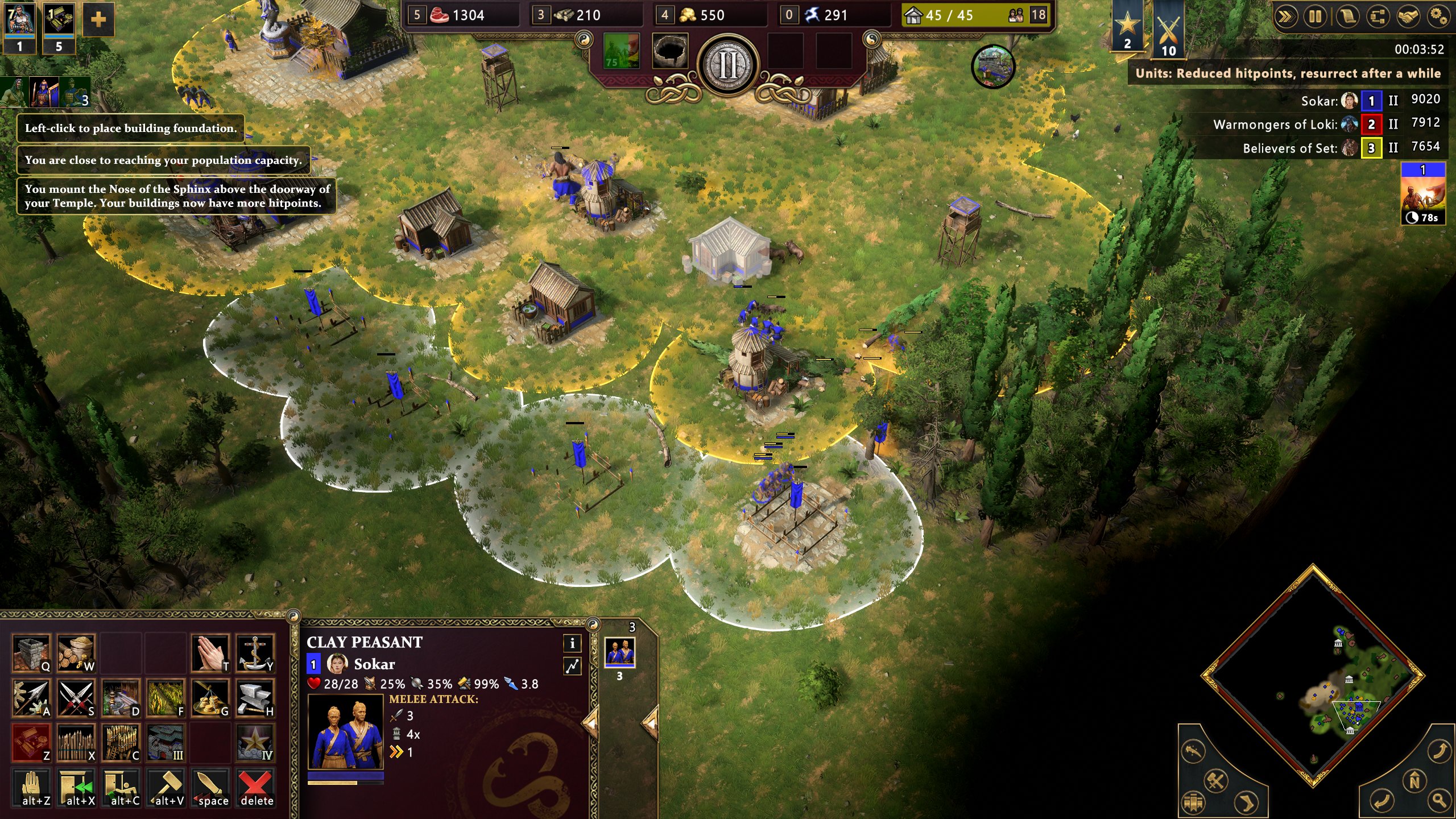The width and height of the screenshot is (1456, 819).
Task: Toggle the fast-forward game speed button
Action: [x=1286, y=16]
